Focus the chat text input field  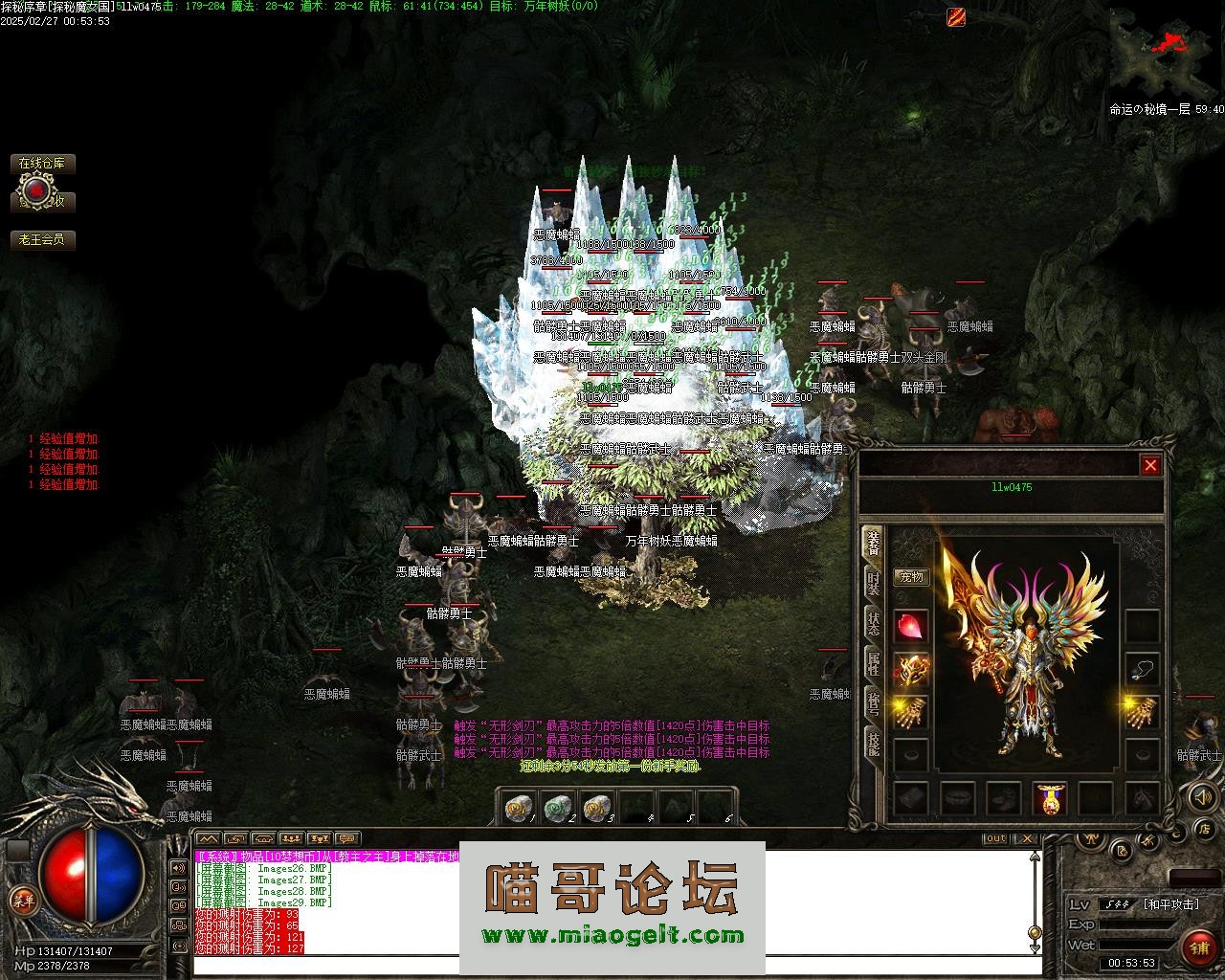pyautogui.click(x=612, y=965)
